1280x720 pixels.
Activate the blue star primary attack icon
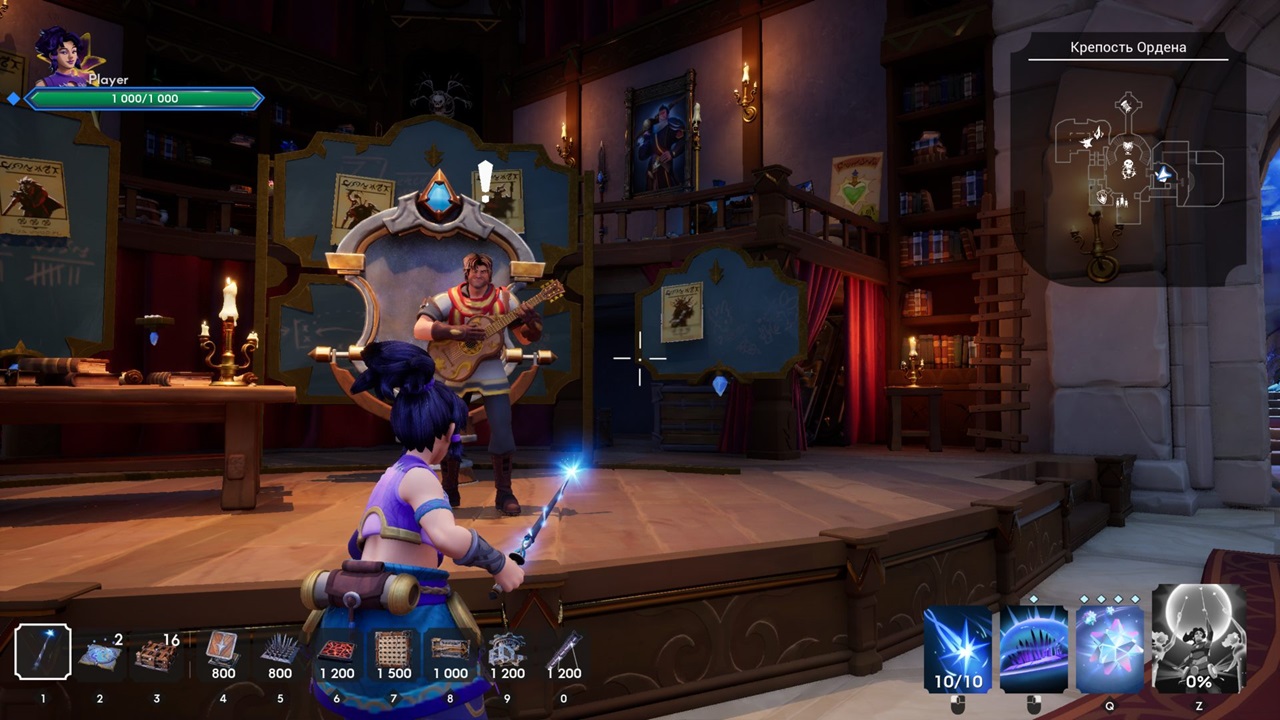click(x=957, y=650)
